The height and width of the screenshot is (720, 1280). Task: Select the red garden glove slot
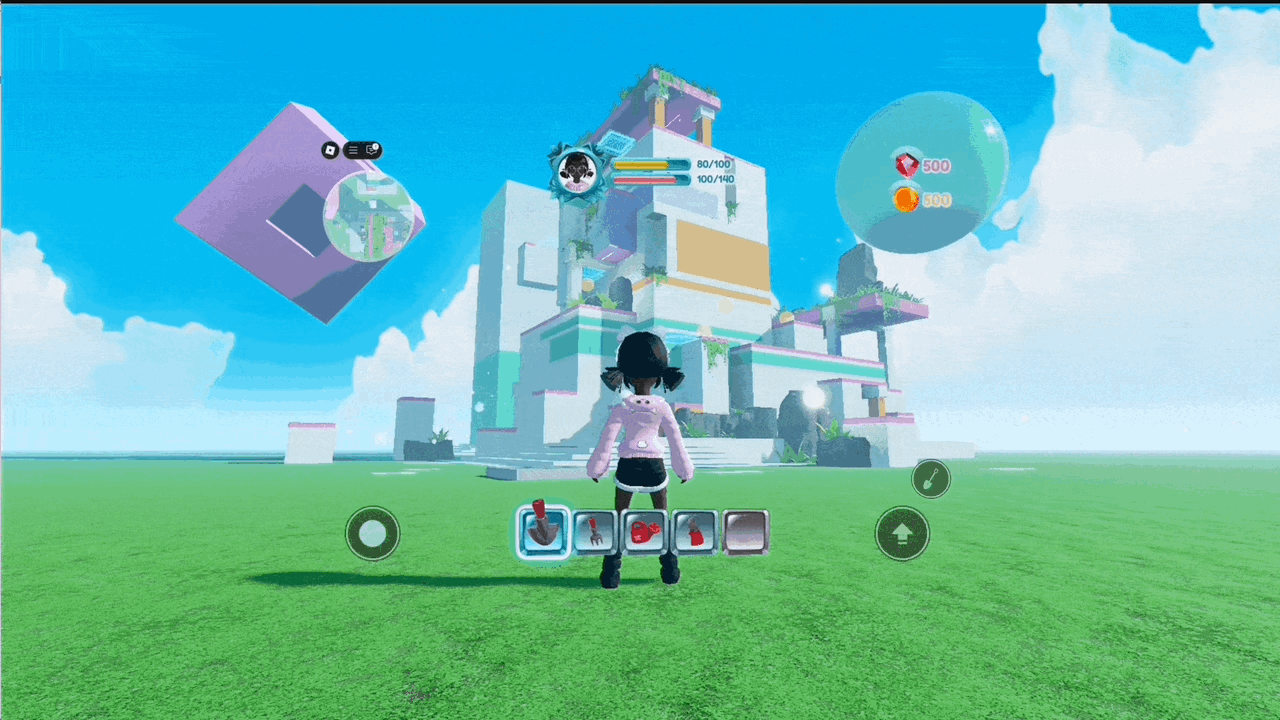[695, 532]
